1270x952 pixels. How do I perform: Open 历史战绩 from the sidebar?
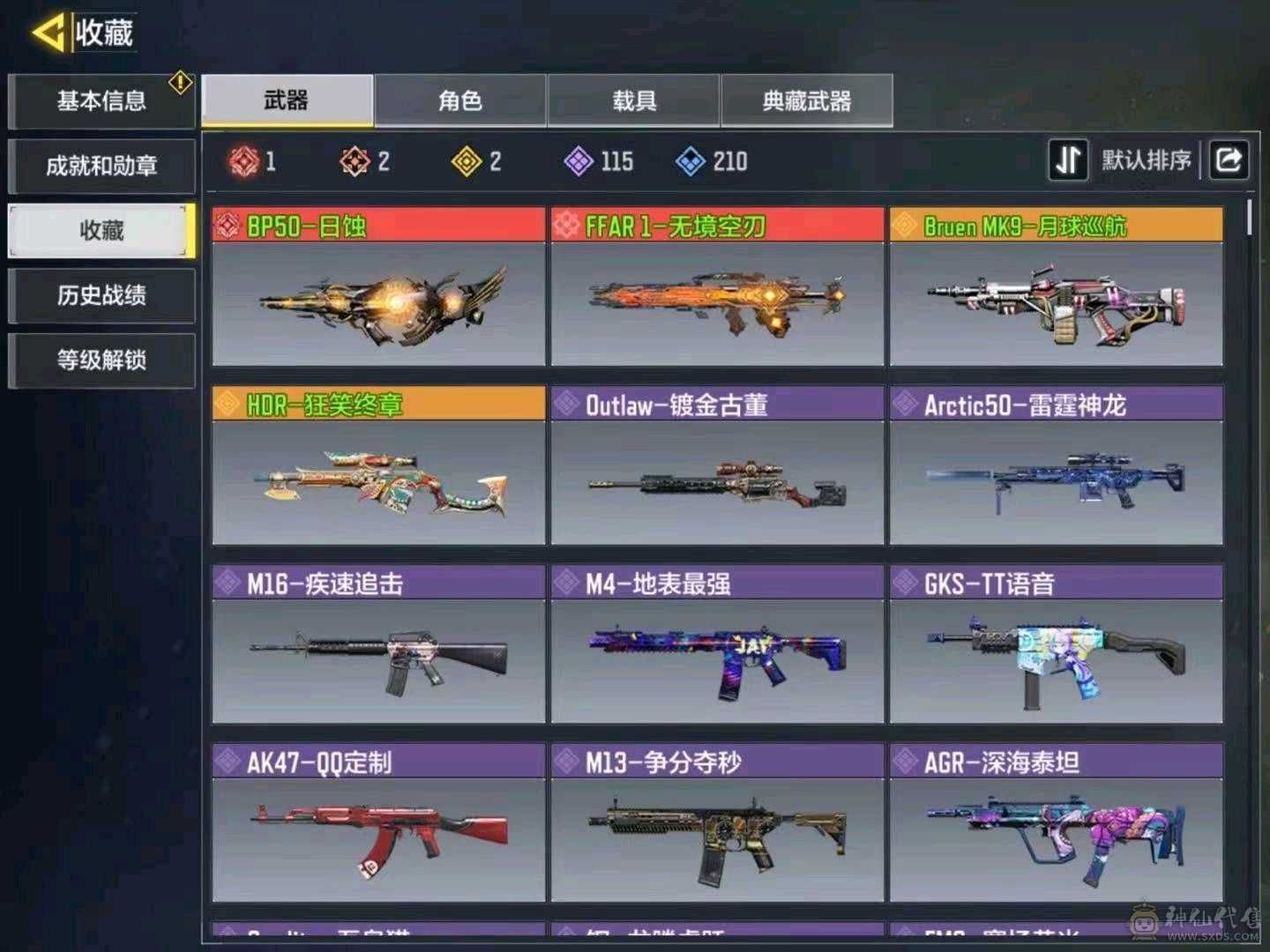[100, 295]
